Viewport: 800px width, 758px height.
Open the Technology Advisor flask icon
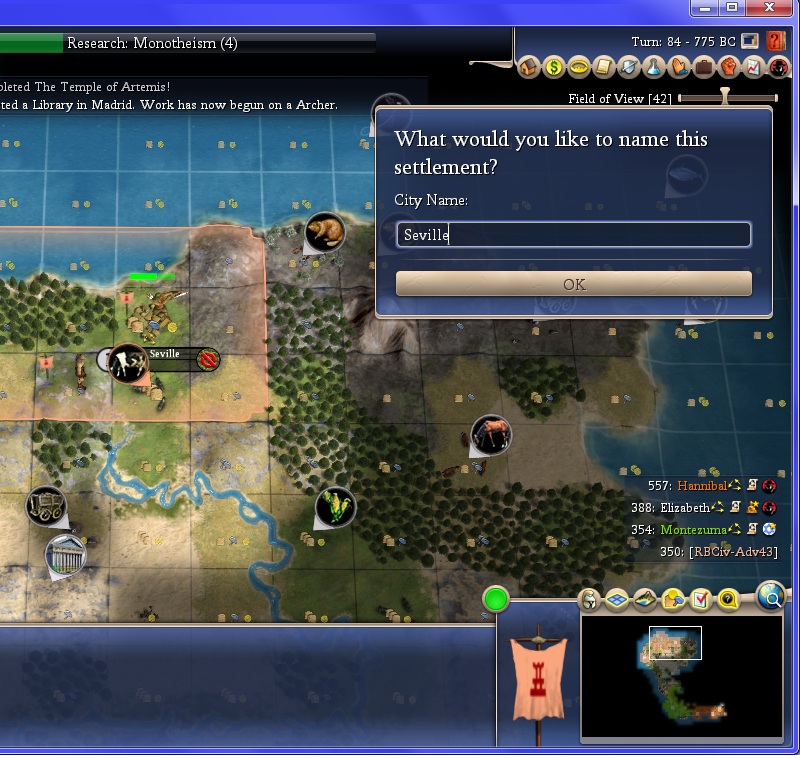pyautogui.click(x=654, y=68)
